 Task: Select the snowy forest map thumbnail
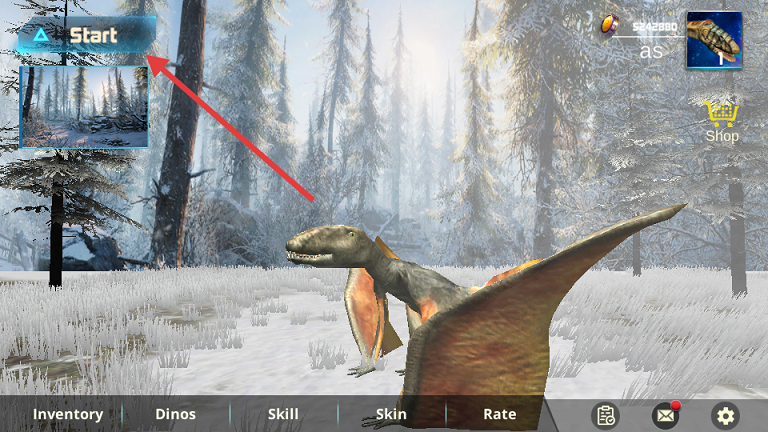[85, 106]
